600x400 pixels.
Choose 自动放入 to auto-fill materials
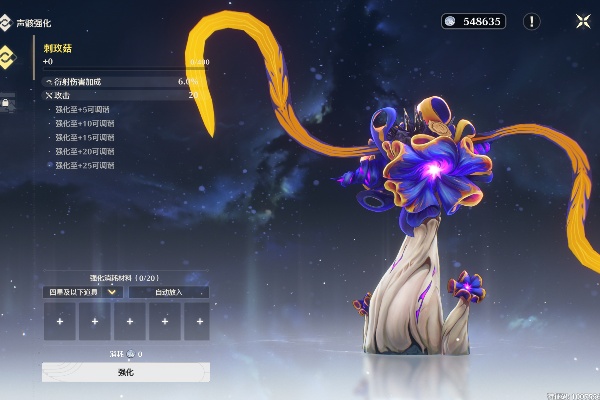(x=169, y=292)
